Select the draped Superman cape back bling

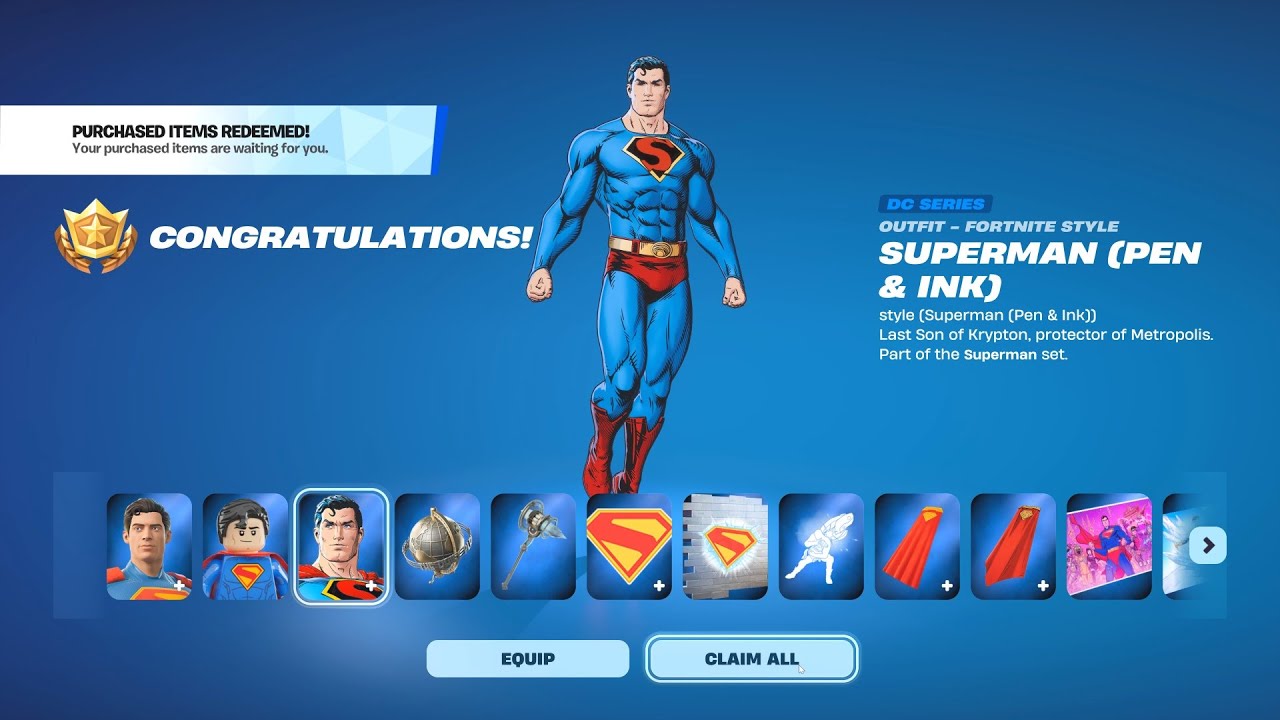pos(1012,545)
